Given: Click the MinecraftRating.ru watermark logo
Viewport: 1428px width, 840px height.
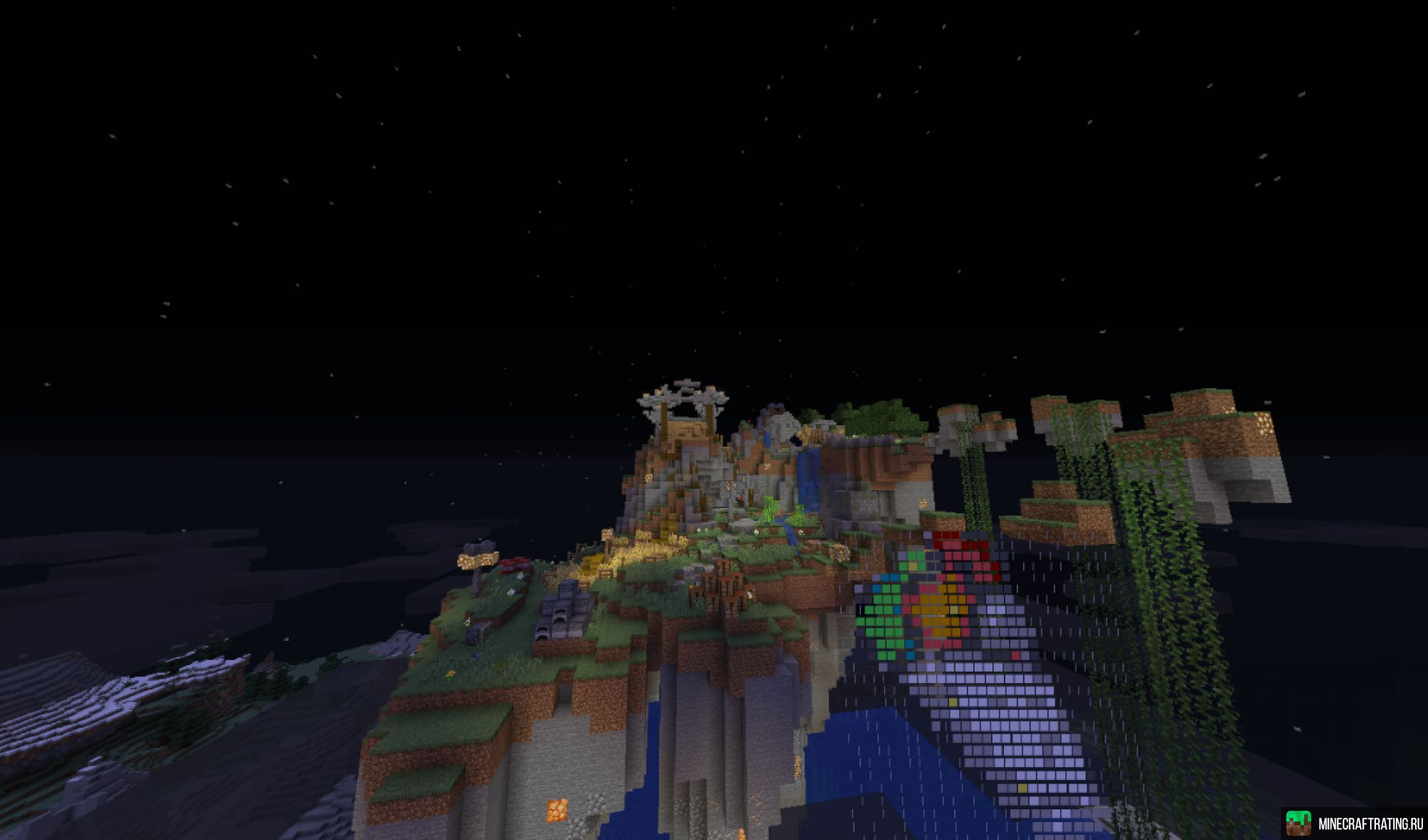Looking at the screenshot, I should (1297, 823).
